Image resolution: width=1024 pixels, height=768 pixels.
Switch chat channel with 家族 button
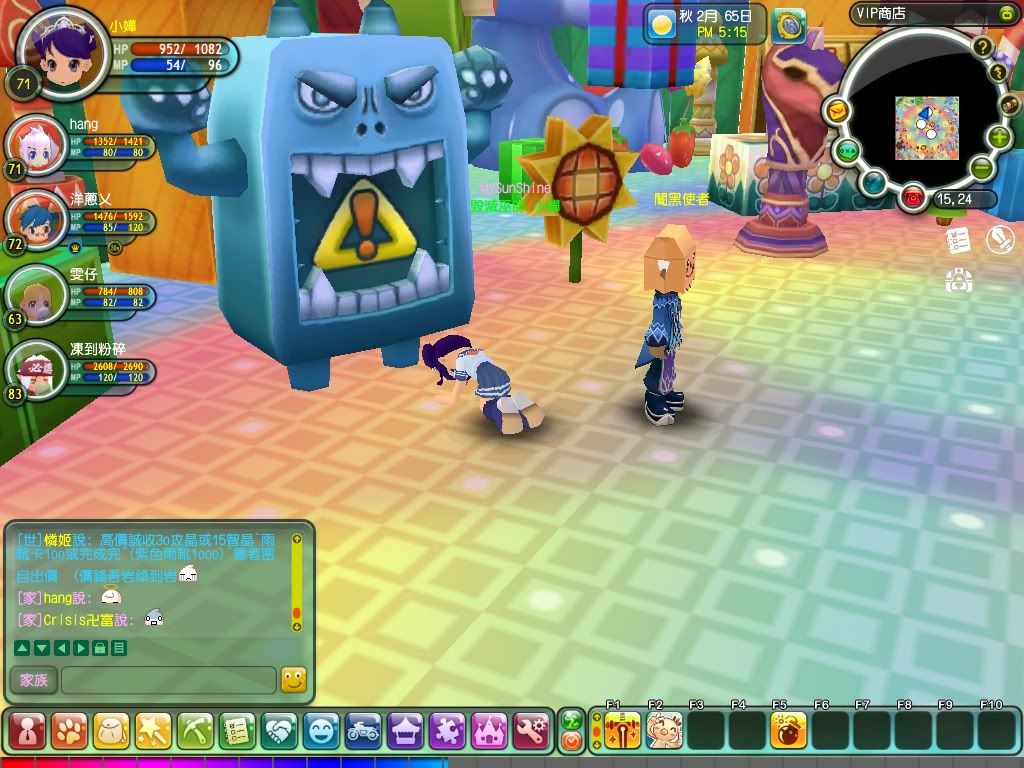(33, 680)
